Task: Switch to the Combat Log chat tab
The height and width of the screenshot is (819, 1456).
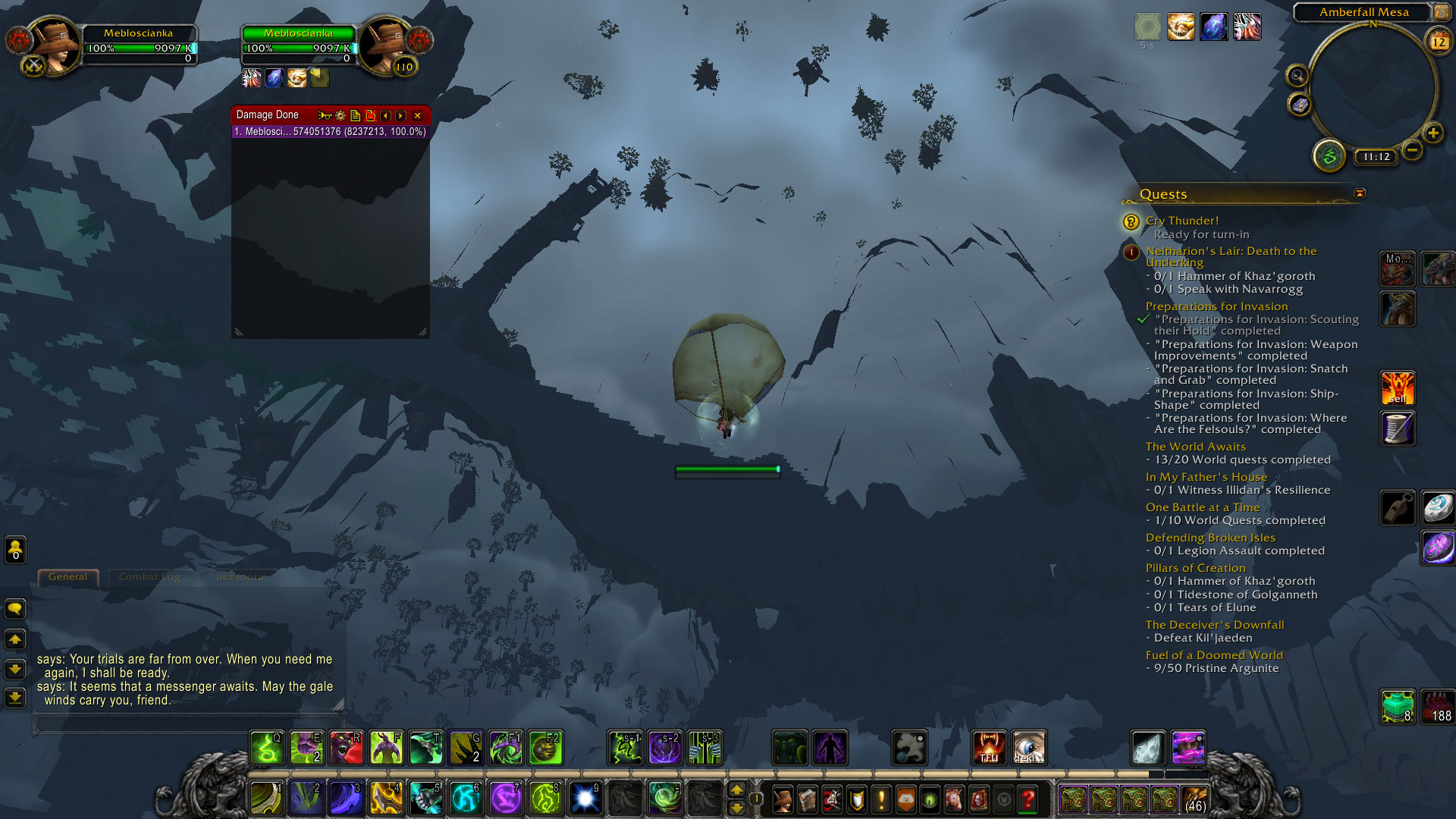Action: click(149, 577)
